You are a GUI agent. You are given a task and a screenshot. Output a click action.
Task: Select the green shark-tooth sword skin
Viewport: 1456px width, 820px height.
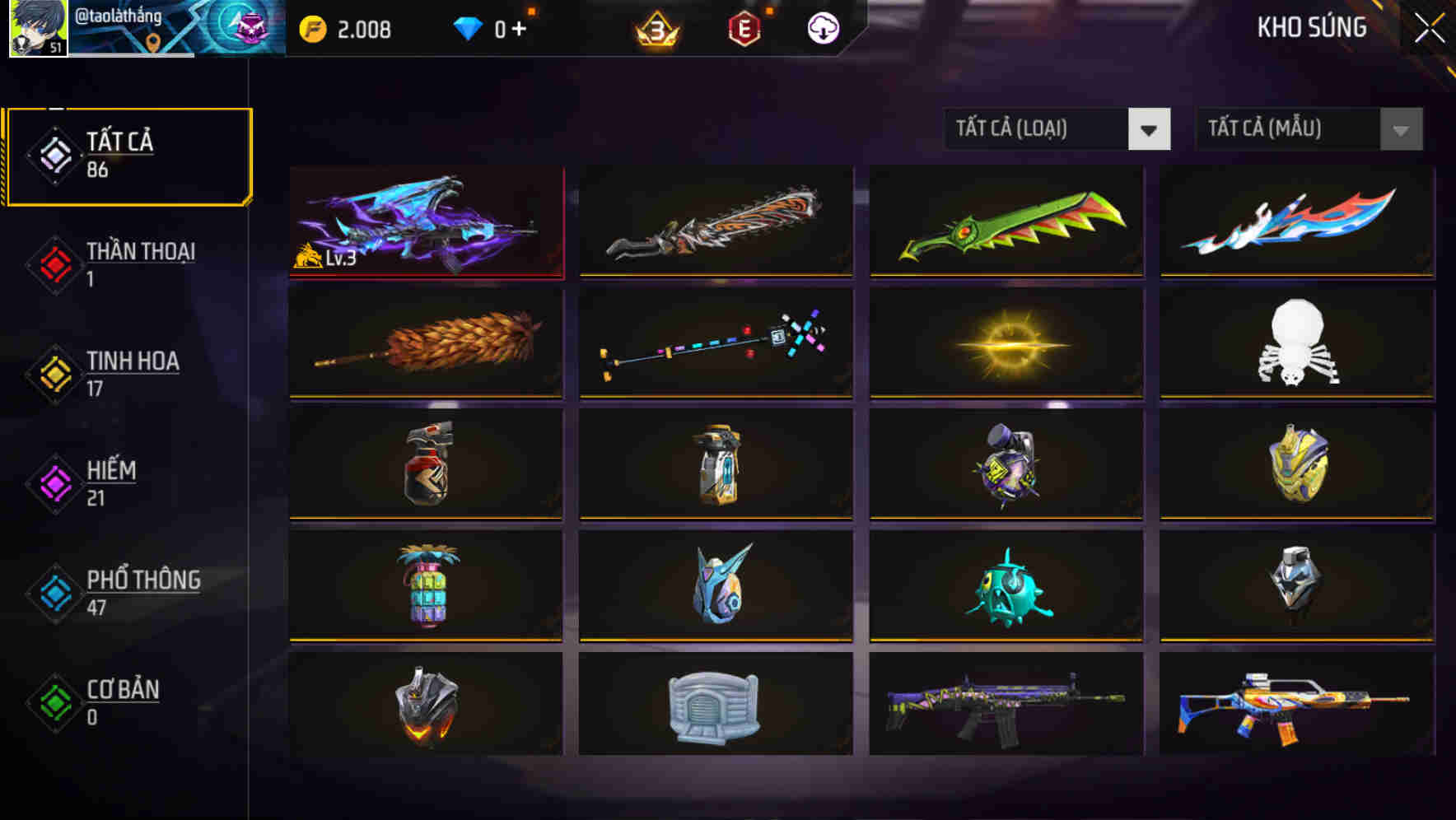coord(1006,223)
